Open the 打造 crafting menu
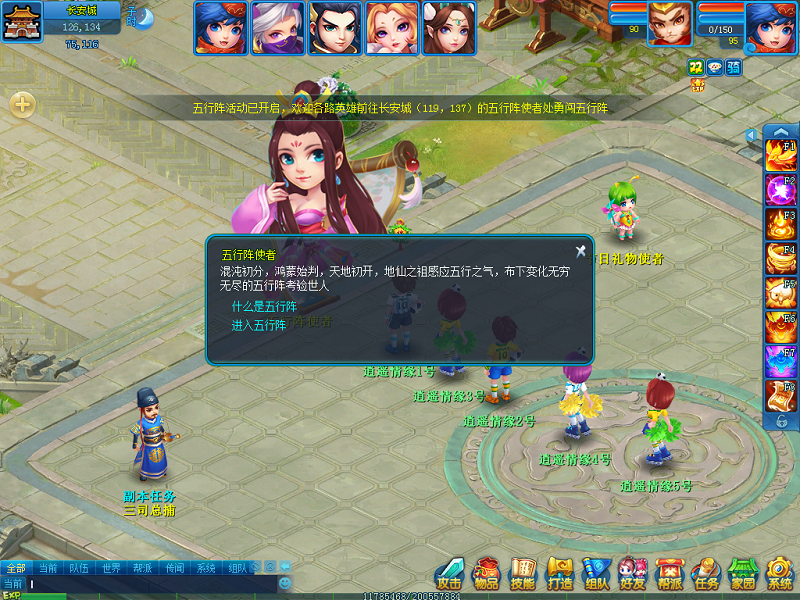 (560, 573)
